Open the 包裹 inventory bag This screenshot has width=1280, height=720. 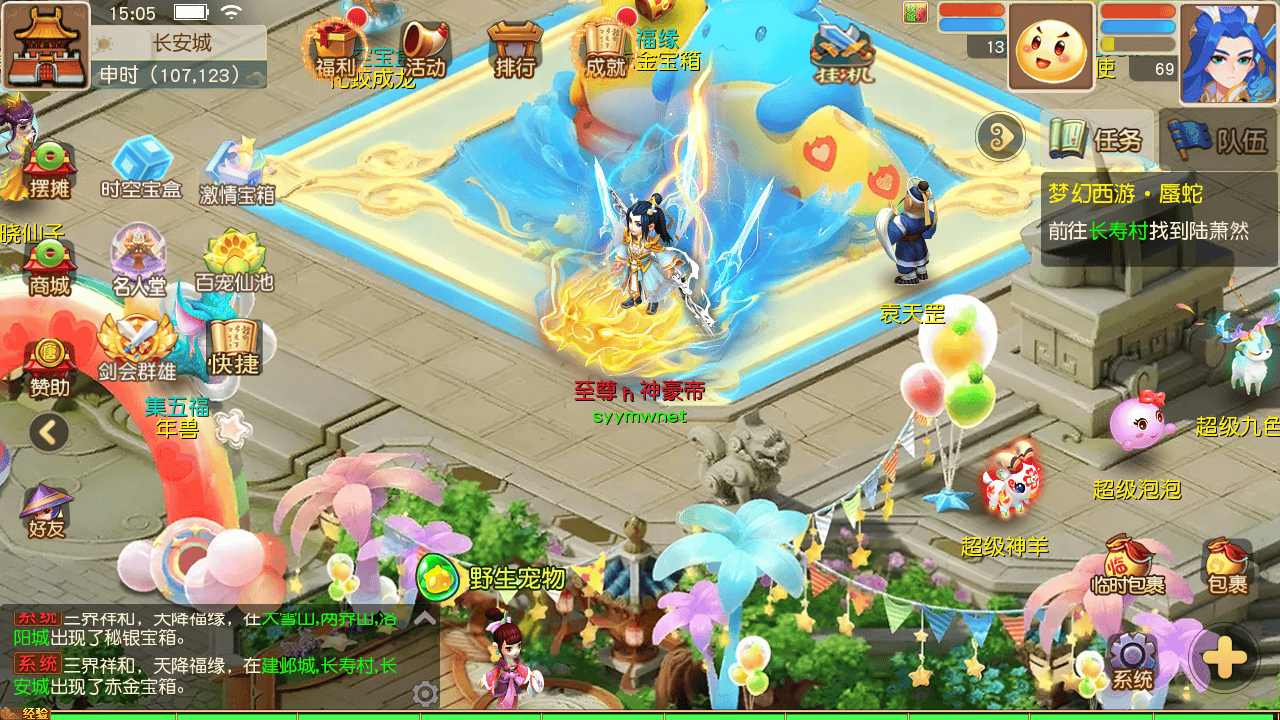point(1227,567)
